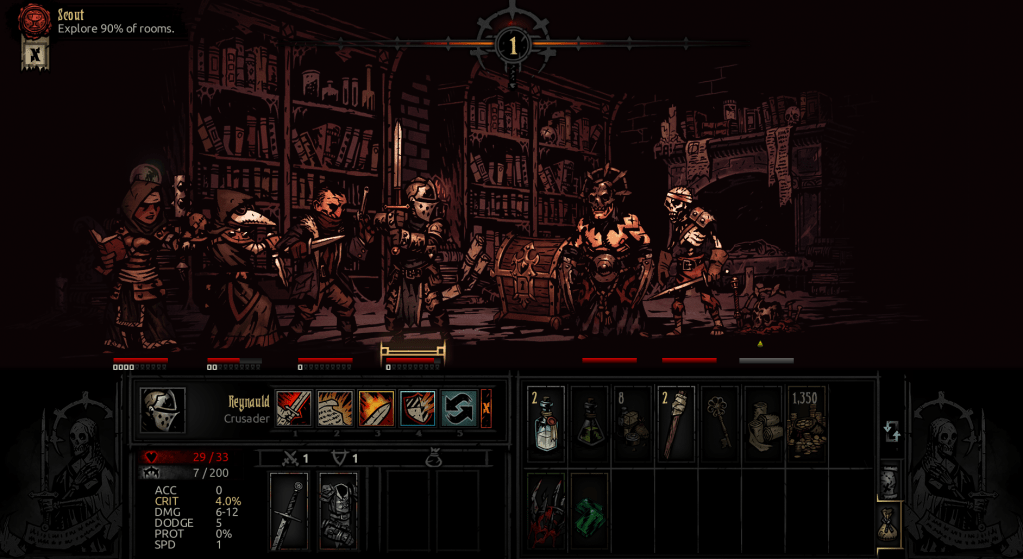
Task: Use the Smite sword skill
Action: [294, 408]
